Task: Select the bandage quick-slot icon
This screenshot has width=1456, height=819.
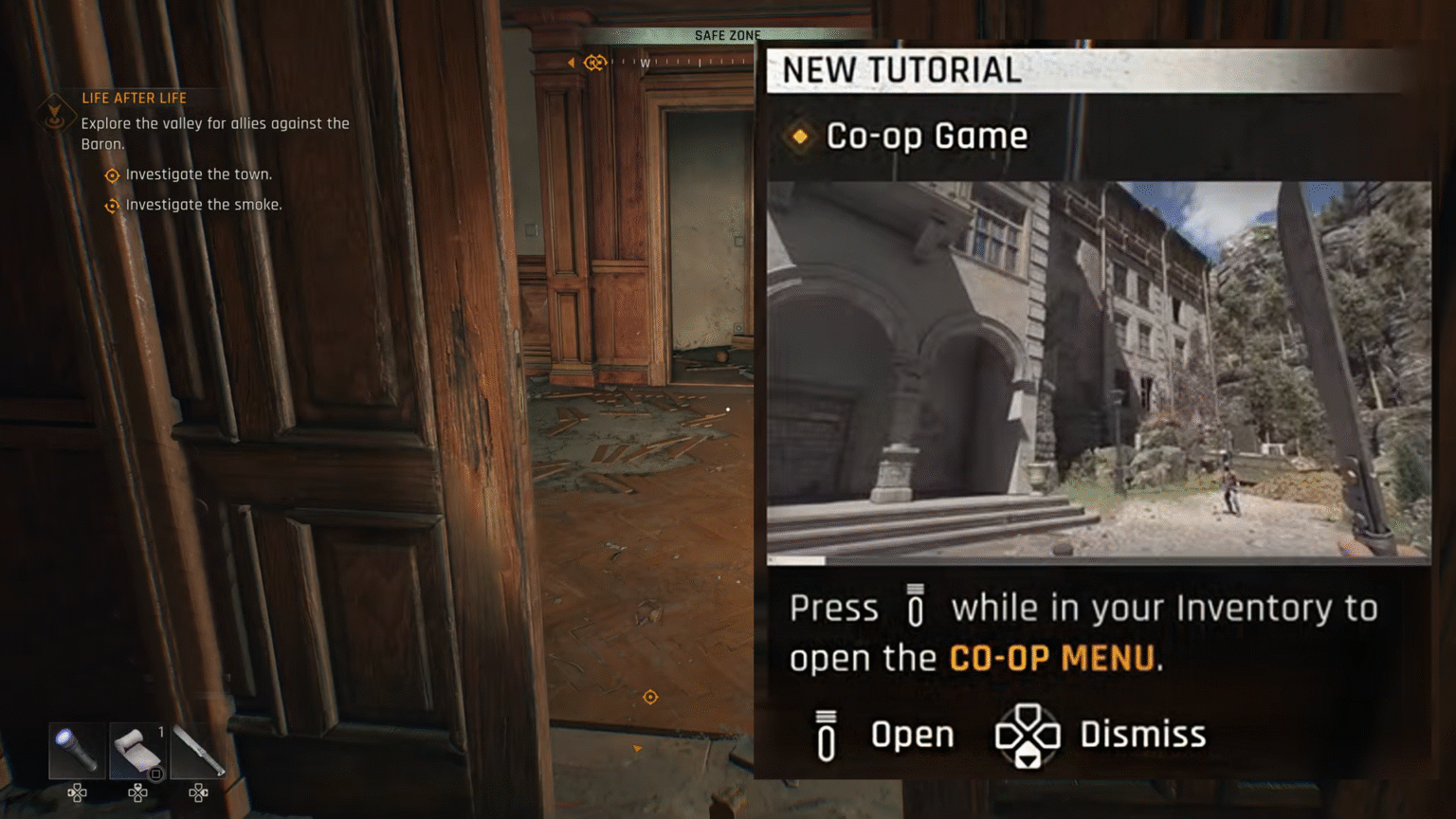Action: click(x=136, y=749)
